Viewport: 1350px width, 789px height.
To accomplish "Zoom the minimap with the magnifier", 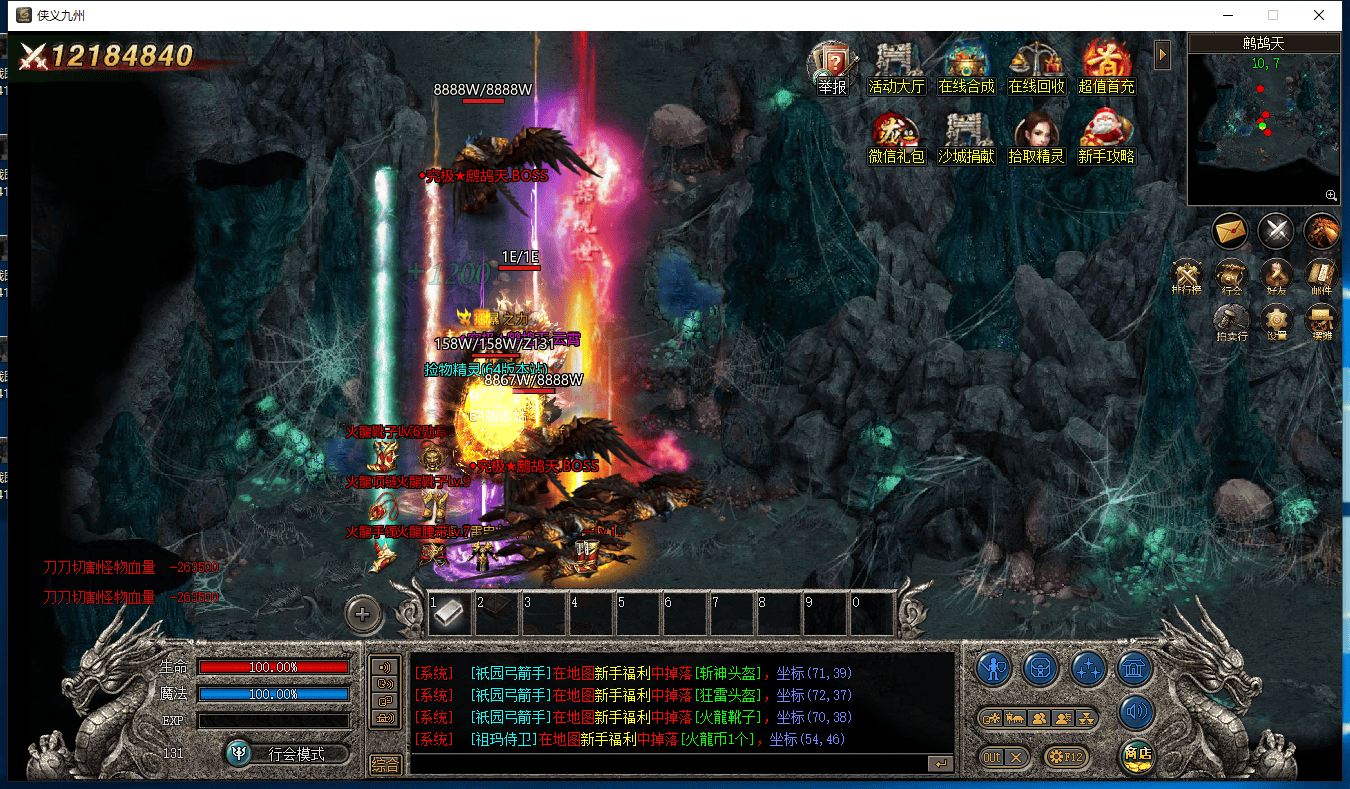I will click(1331, 196).
